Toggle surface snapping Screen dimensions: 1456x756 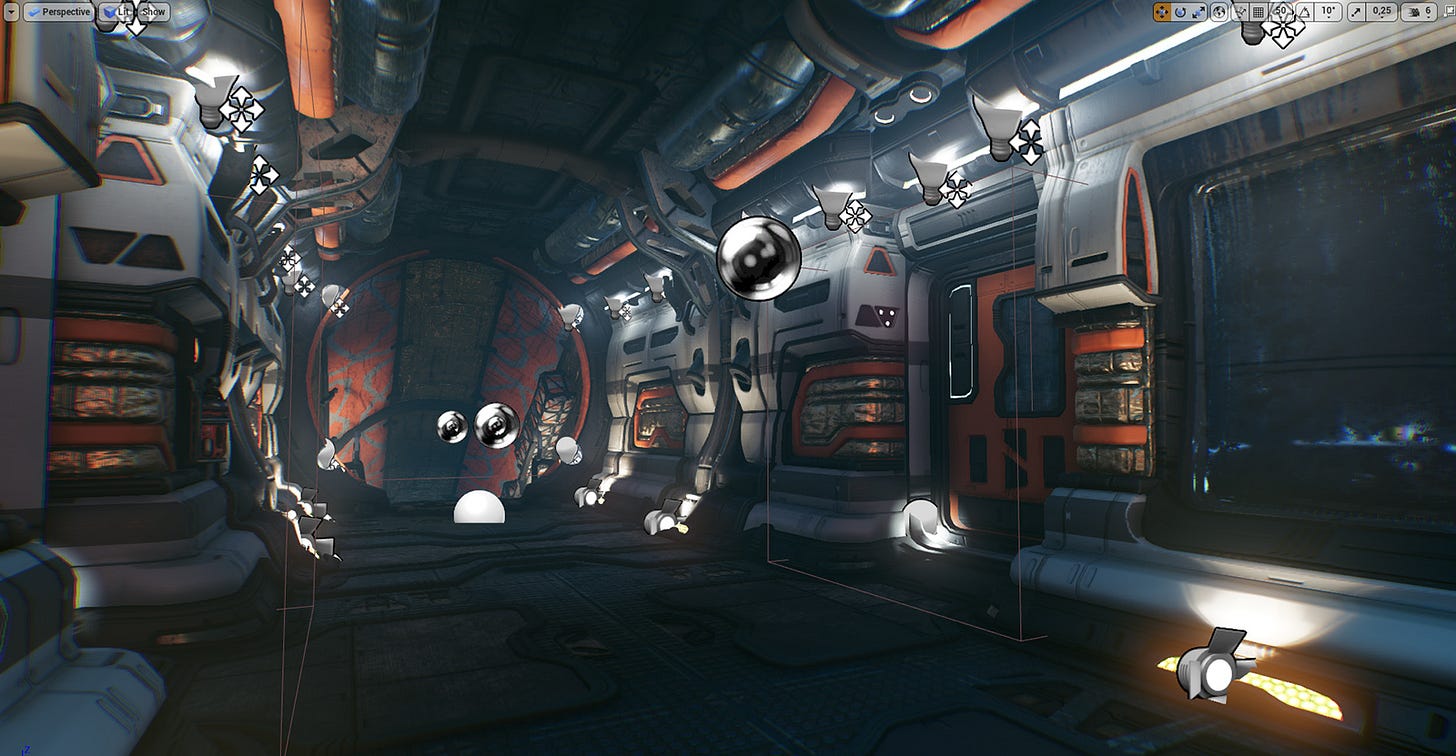[x=1240, y=12]
